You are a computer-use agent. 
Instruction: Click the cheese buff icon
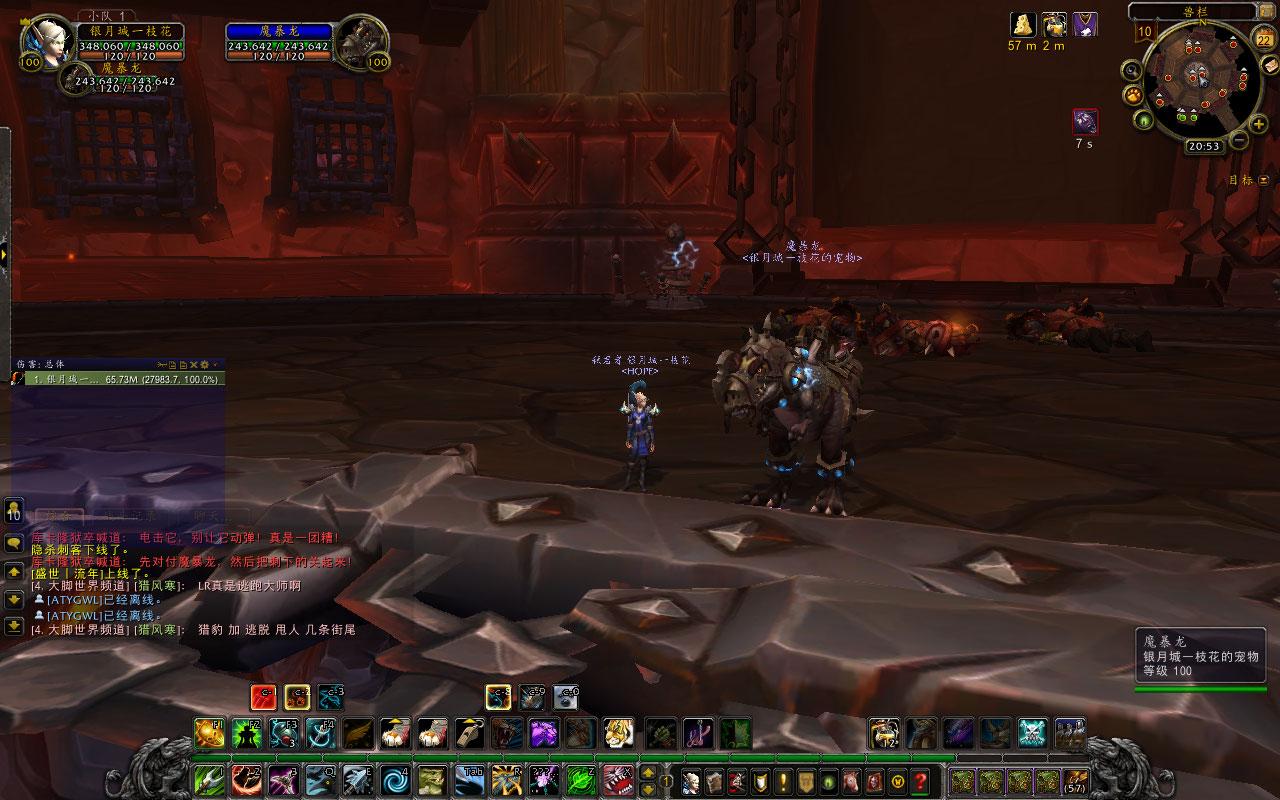[x=1022, y=24]
